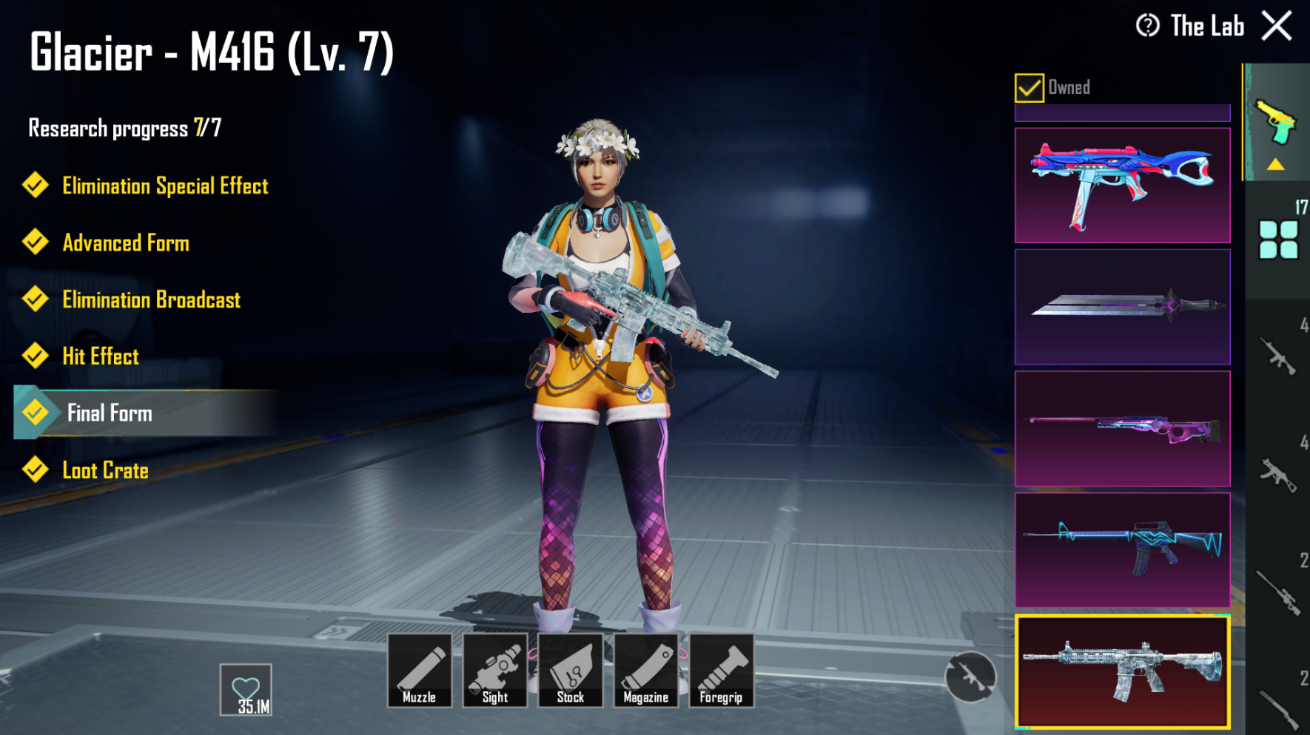Open the Sight attachment slot
Image resolution: width=1310 pixels, height=735 pixels.
(x=495, y=668)
